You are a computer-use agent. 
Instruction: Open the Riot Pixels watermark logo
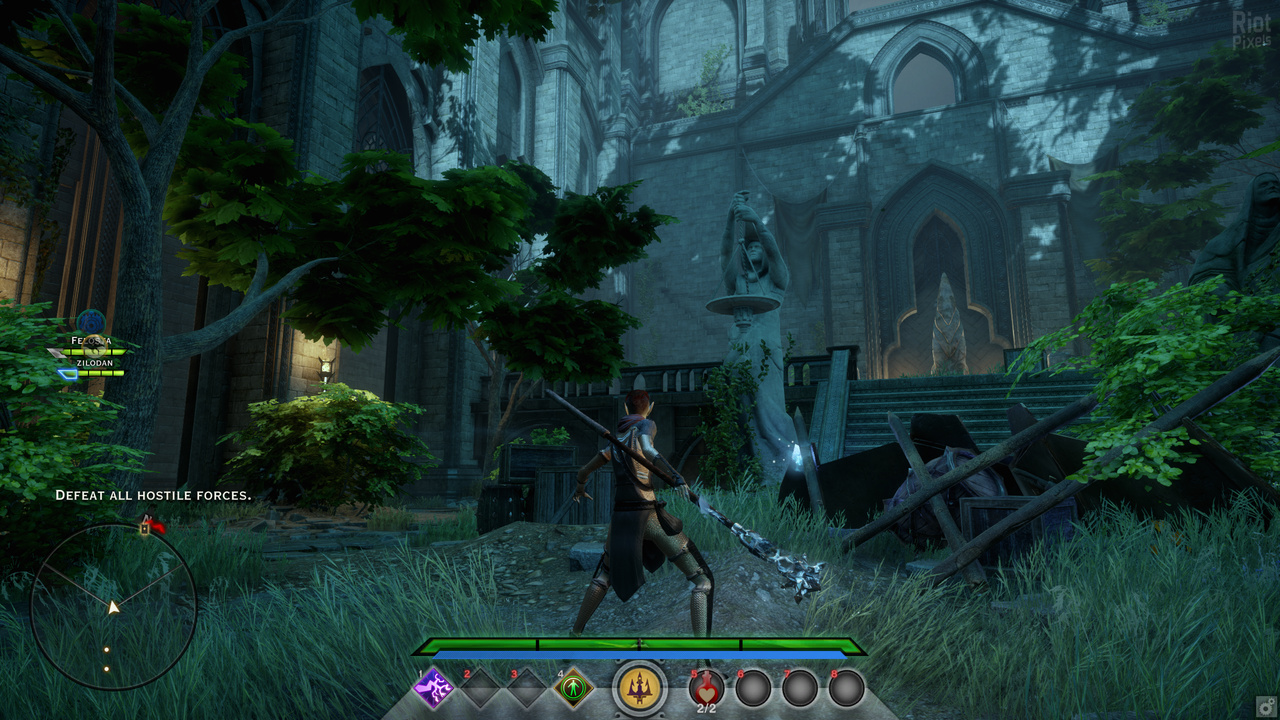click(x=1251, y=32)
